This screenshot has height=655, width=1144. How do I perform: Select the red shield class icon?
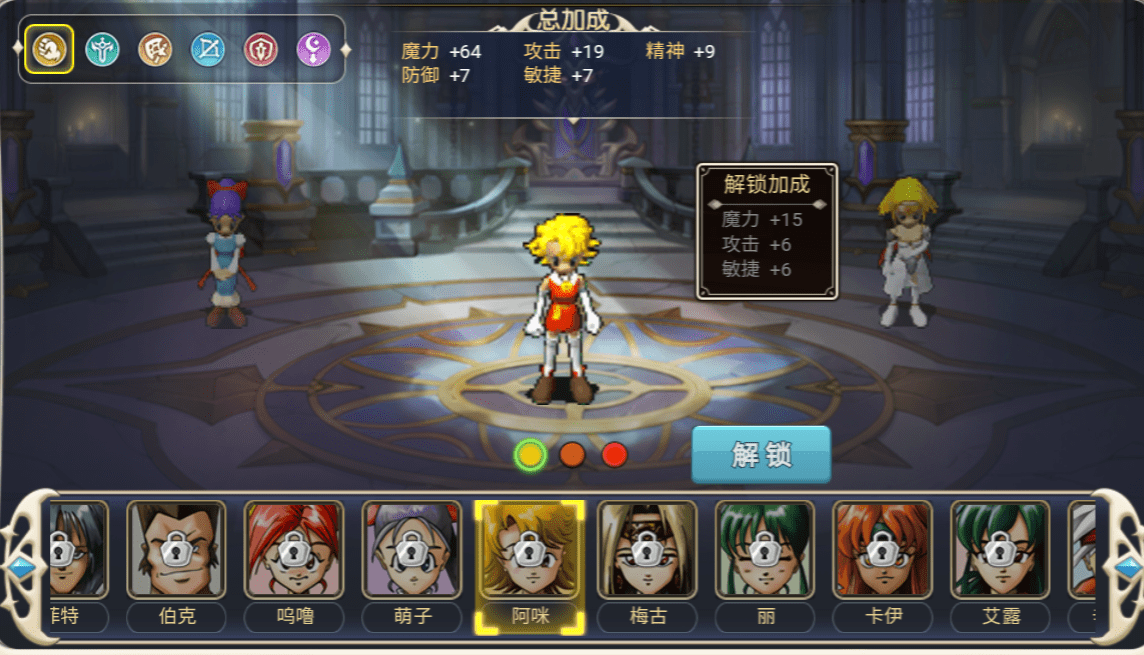pyautogui.click(x=261, y=49)
